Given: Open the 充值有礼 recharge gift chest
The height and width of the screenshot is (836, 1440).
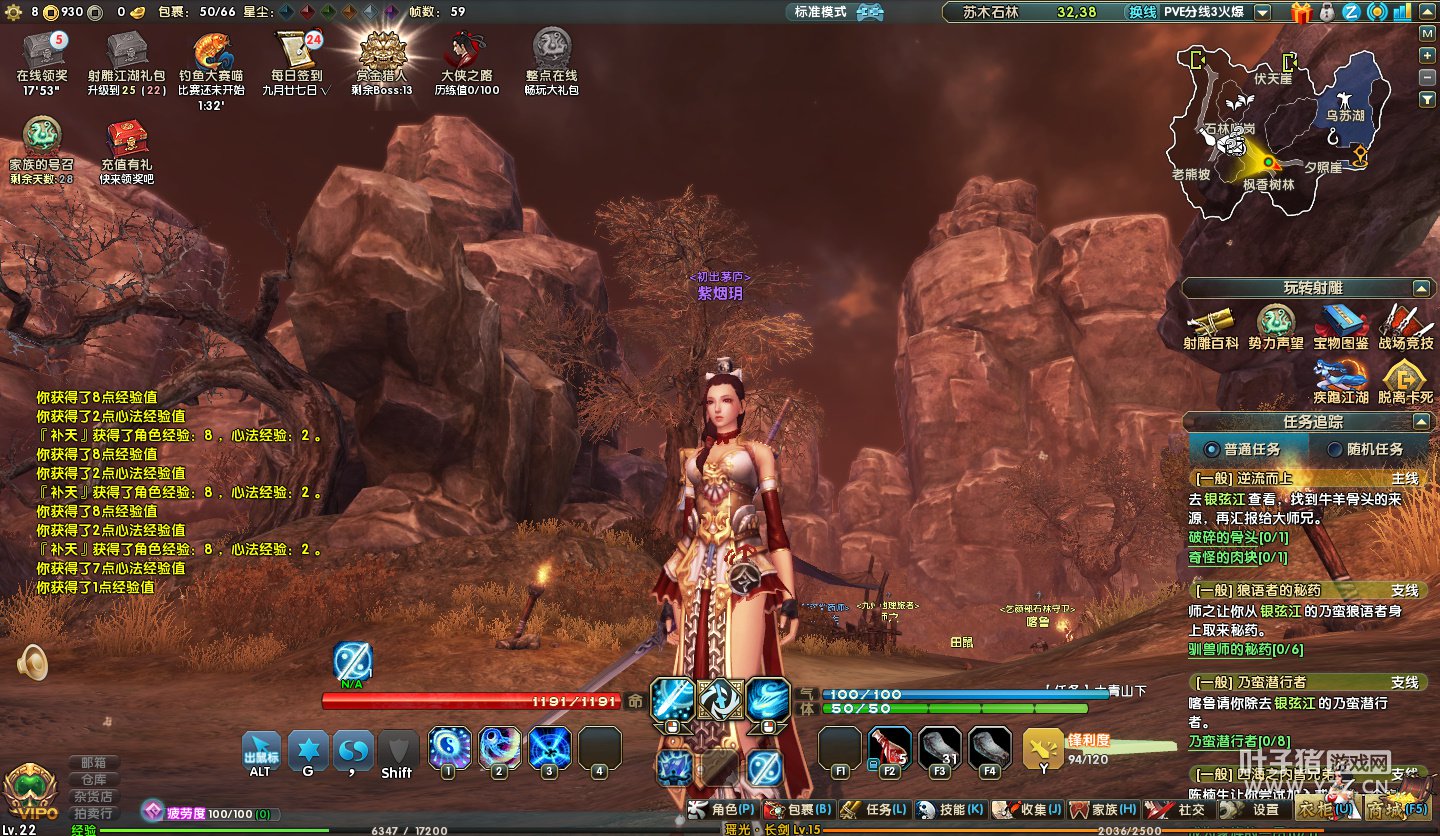Looking at the screenshot, I should coord(127,139).
